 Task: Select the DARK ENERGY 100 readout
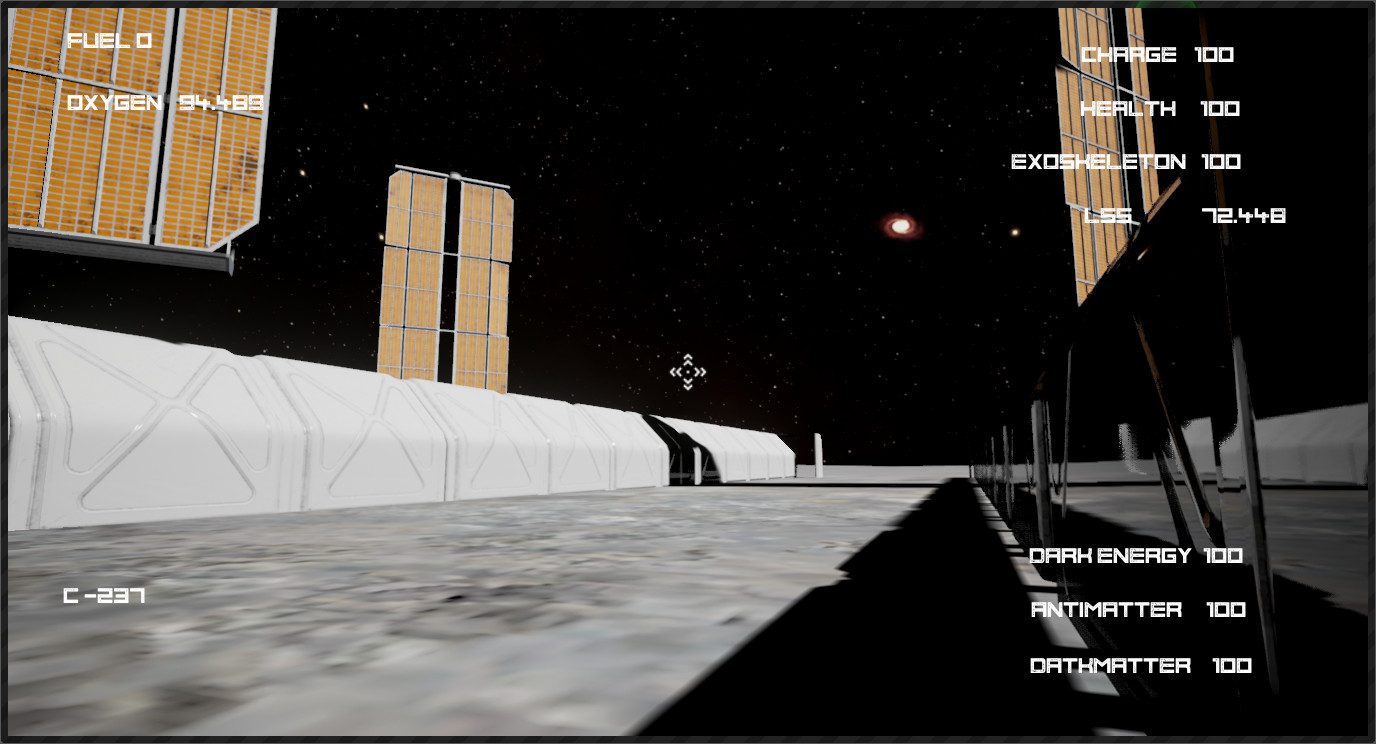pyautogui.click(x=1135, y=555)
